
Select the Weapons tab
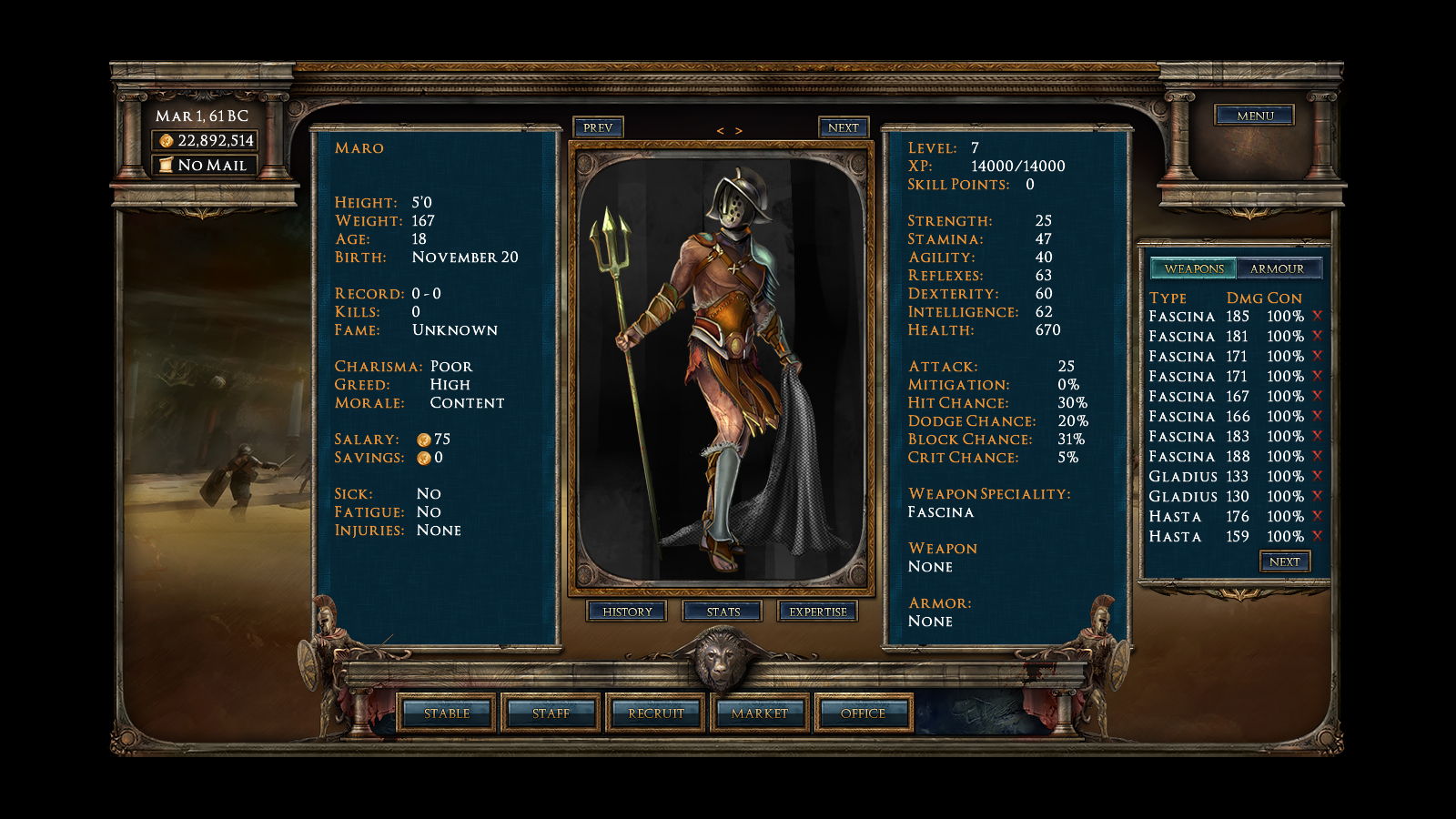pos(1194,268)
